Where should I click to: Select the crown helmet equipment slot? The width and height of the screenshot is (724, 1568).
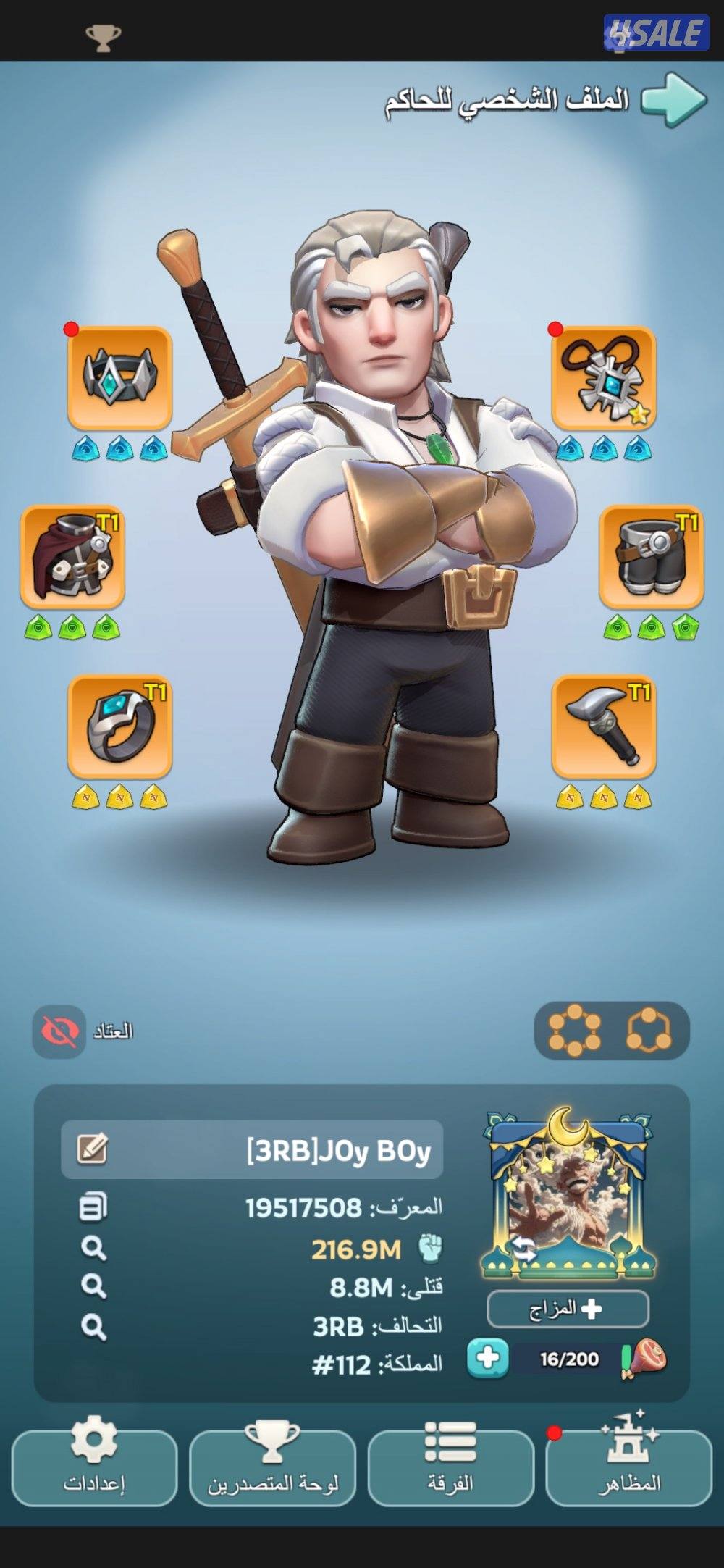pyautogui.click(x=119, y=377)
